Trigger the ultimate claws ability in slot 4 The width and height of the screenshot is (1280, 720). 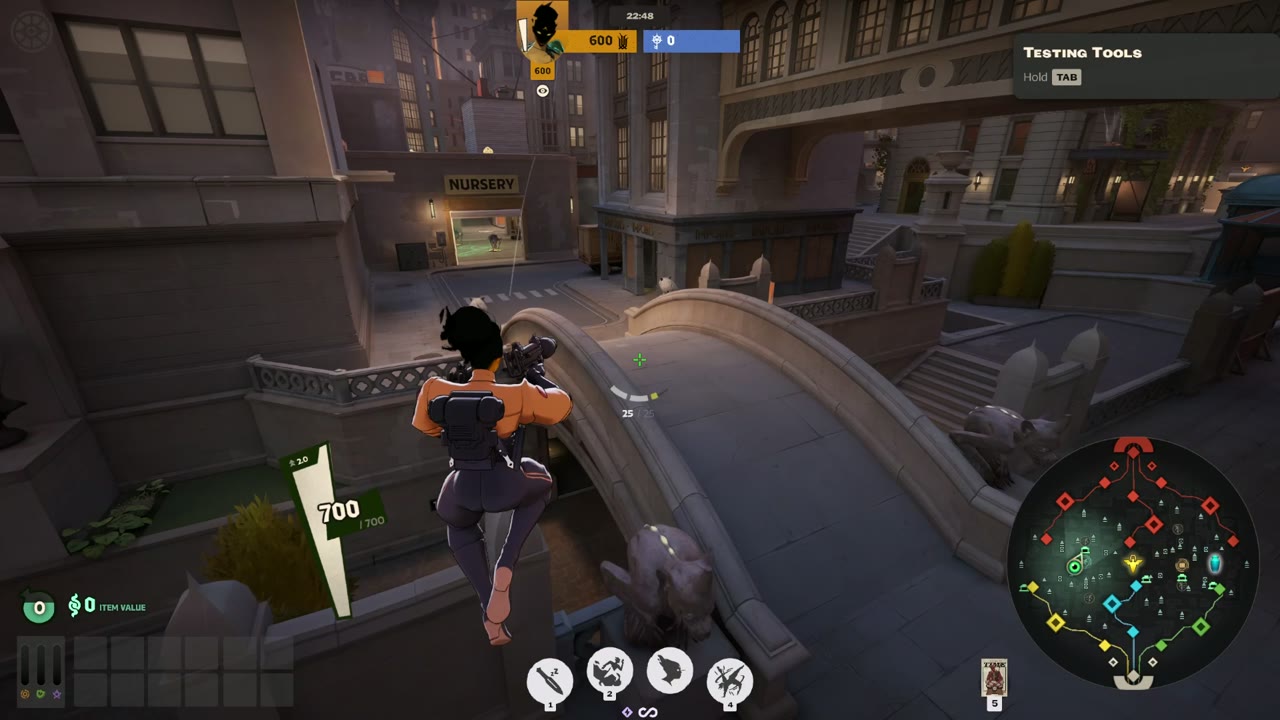730,678
